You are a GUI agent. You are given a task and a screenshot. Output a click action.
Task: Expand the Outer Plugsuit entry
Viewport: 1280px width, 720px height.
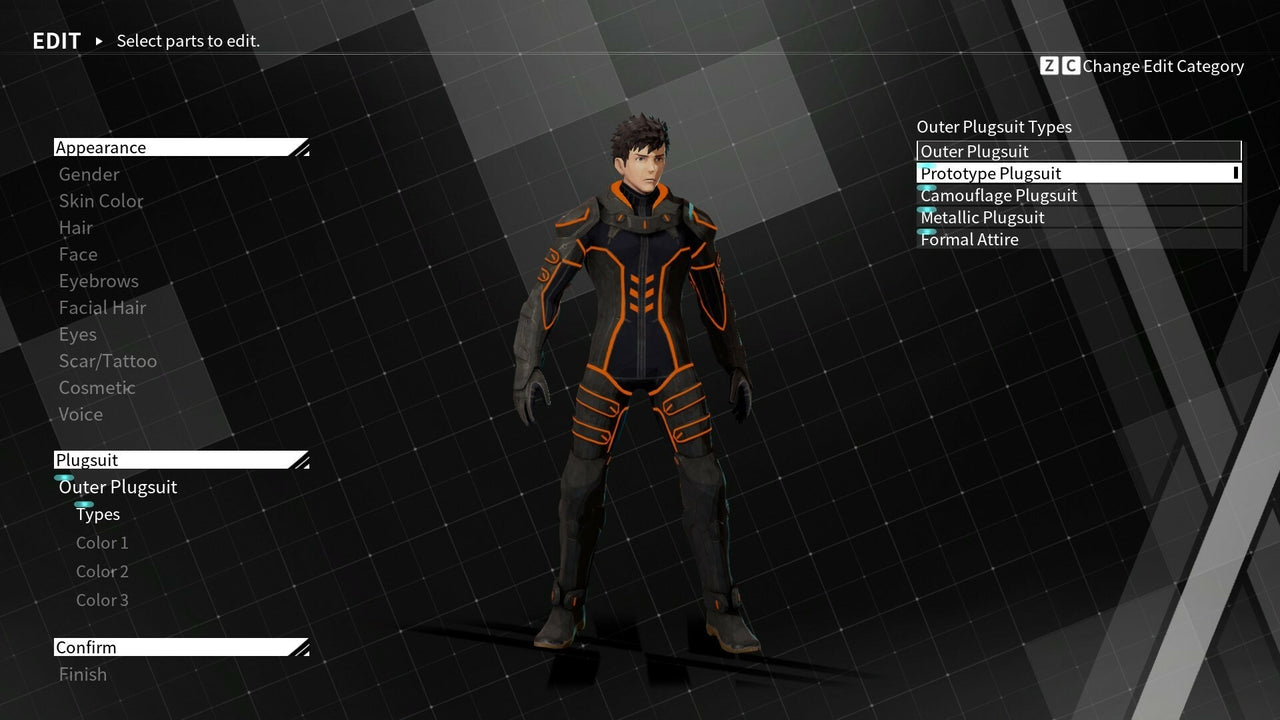tap(117, 487)
